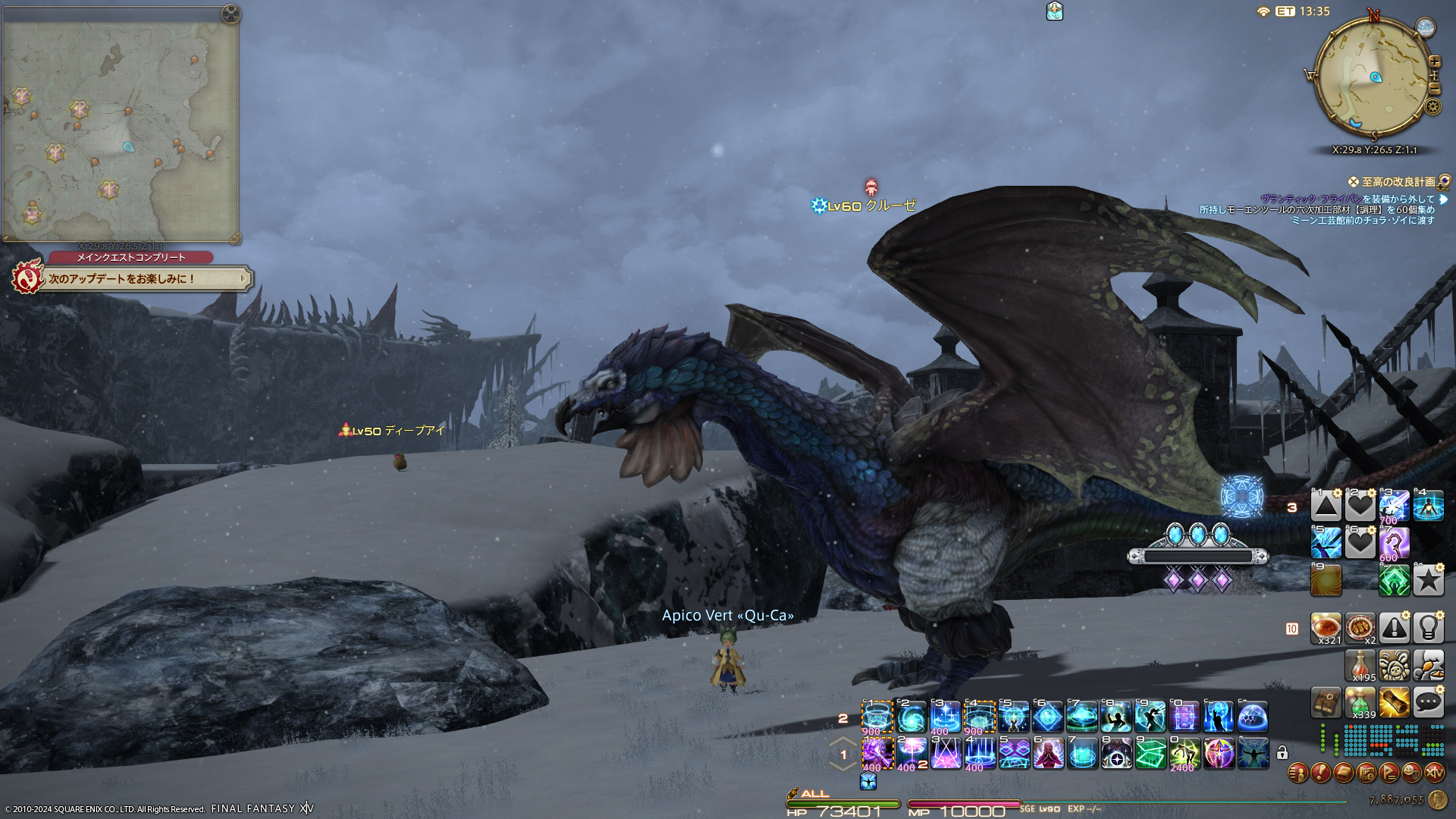
Task: Zoom out the circular minimap
Action: 1434,89
